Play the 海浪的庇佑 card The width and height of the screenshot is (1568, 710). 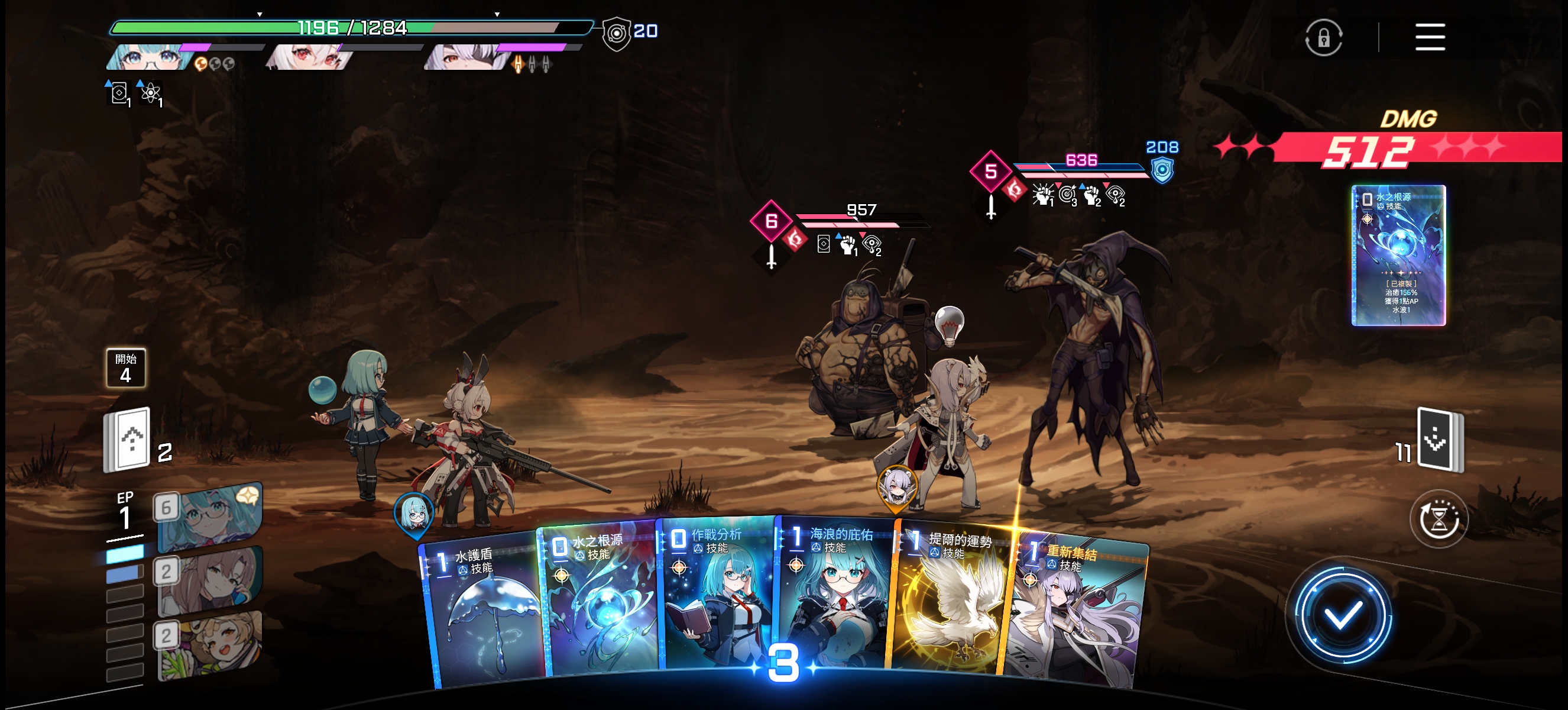coord(834,597)
